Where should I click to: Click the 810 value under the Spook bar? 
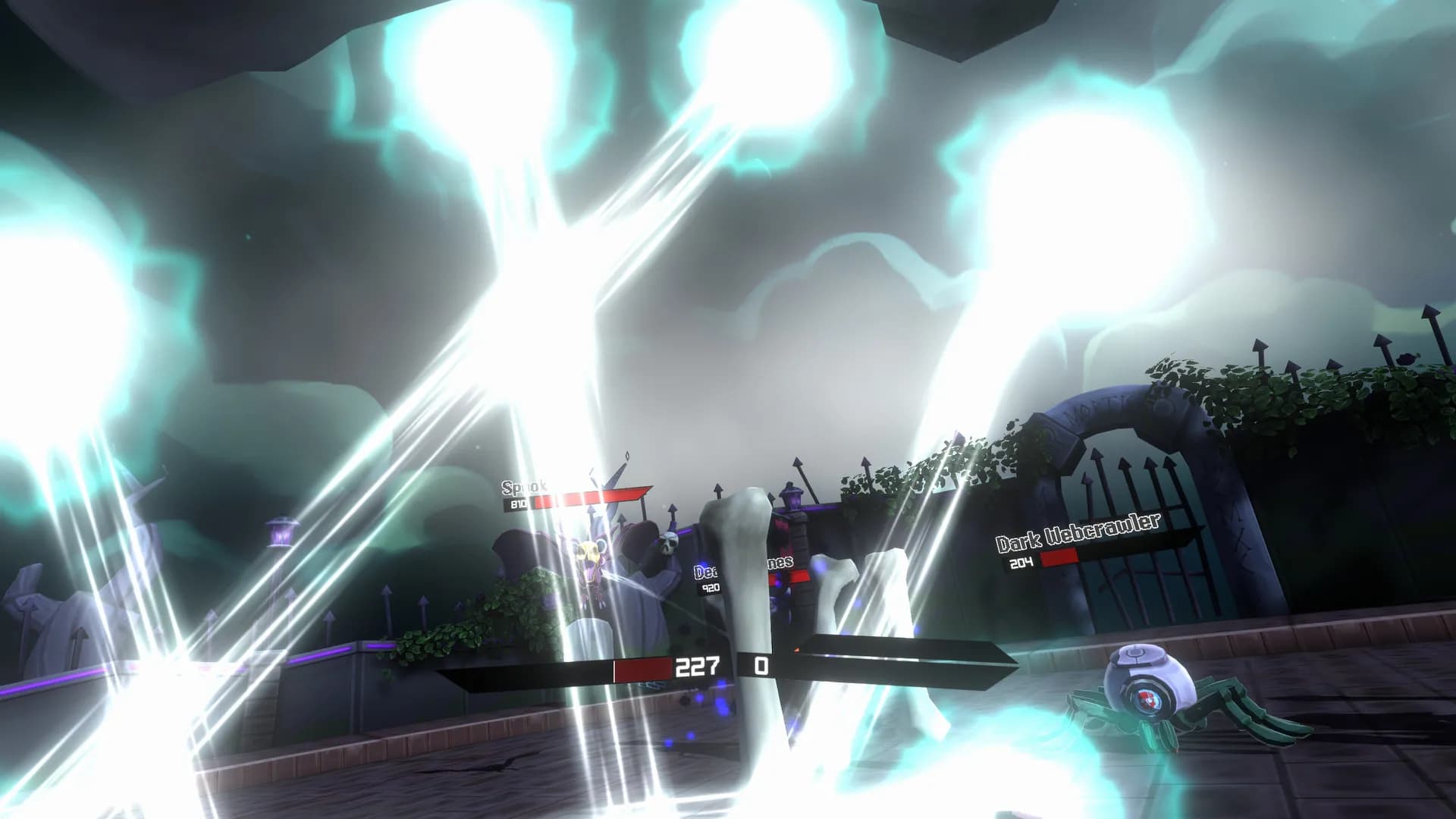tap(519, 502)
